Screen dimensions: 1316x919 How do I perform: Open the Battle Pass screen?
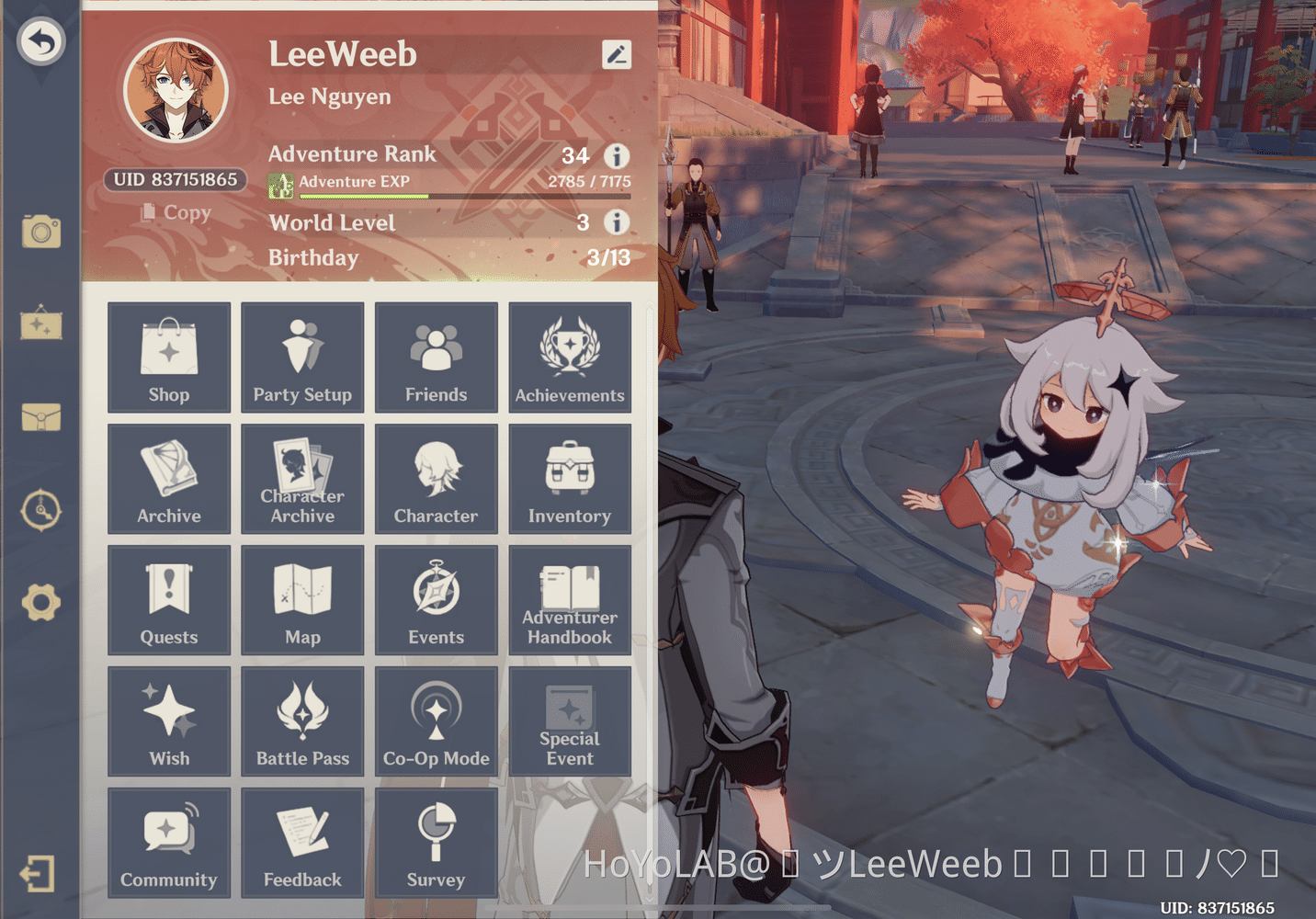click(x=302, y=721)
